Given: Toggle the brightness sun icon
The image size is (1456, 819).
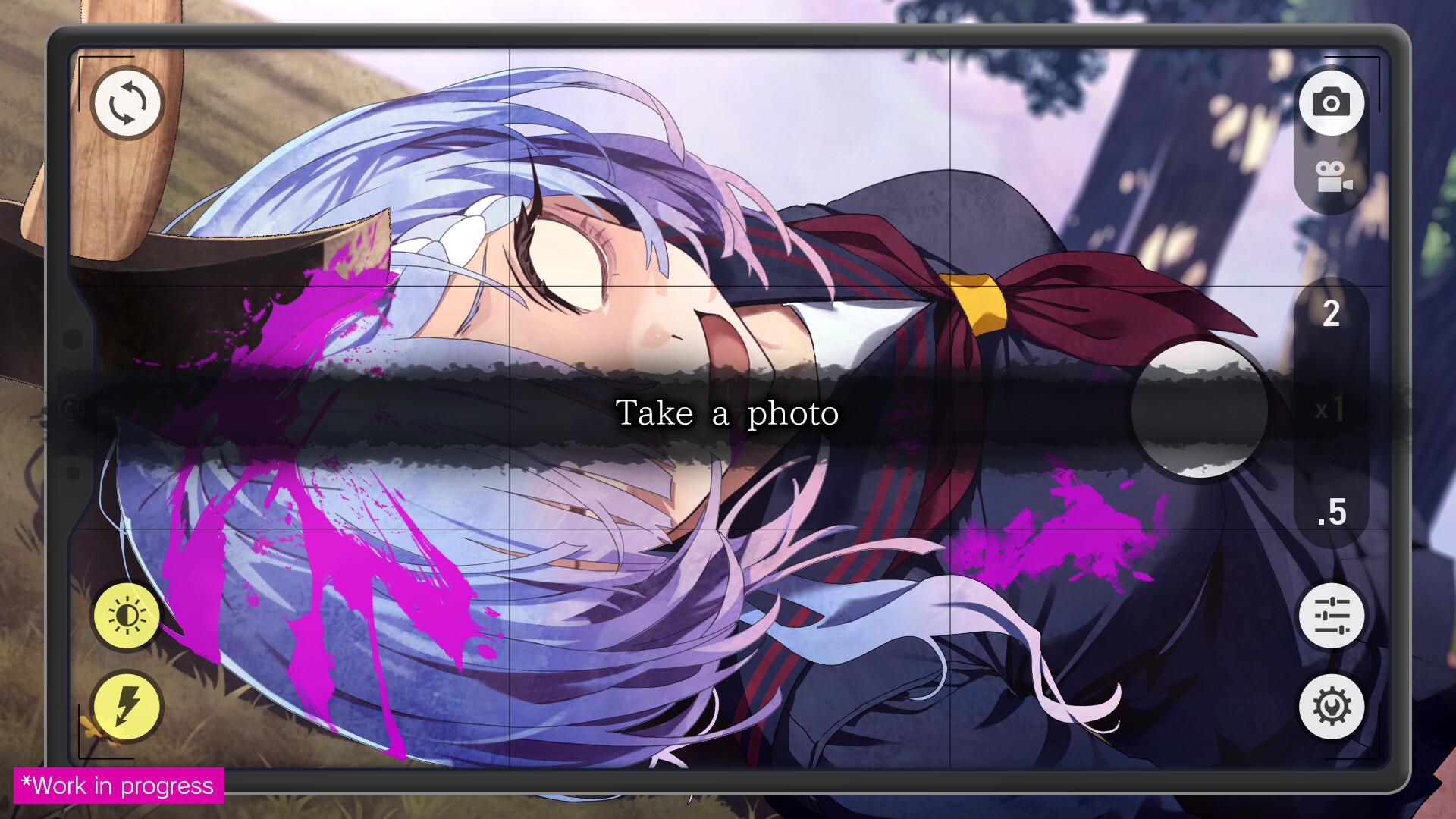Looking at the screenshot, I should coord(127,616).
